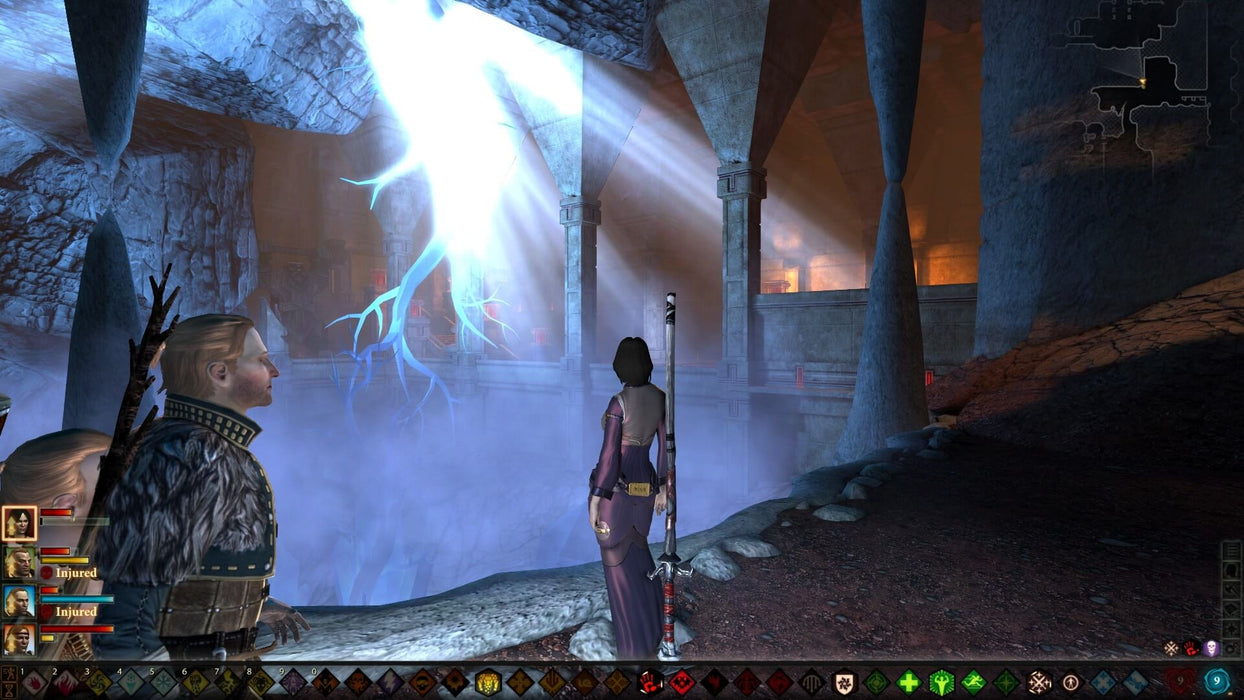The height and width of the screenshot is (700, 1244).
Task: Select the green-background companion portrait
Action: click(19, 563)
